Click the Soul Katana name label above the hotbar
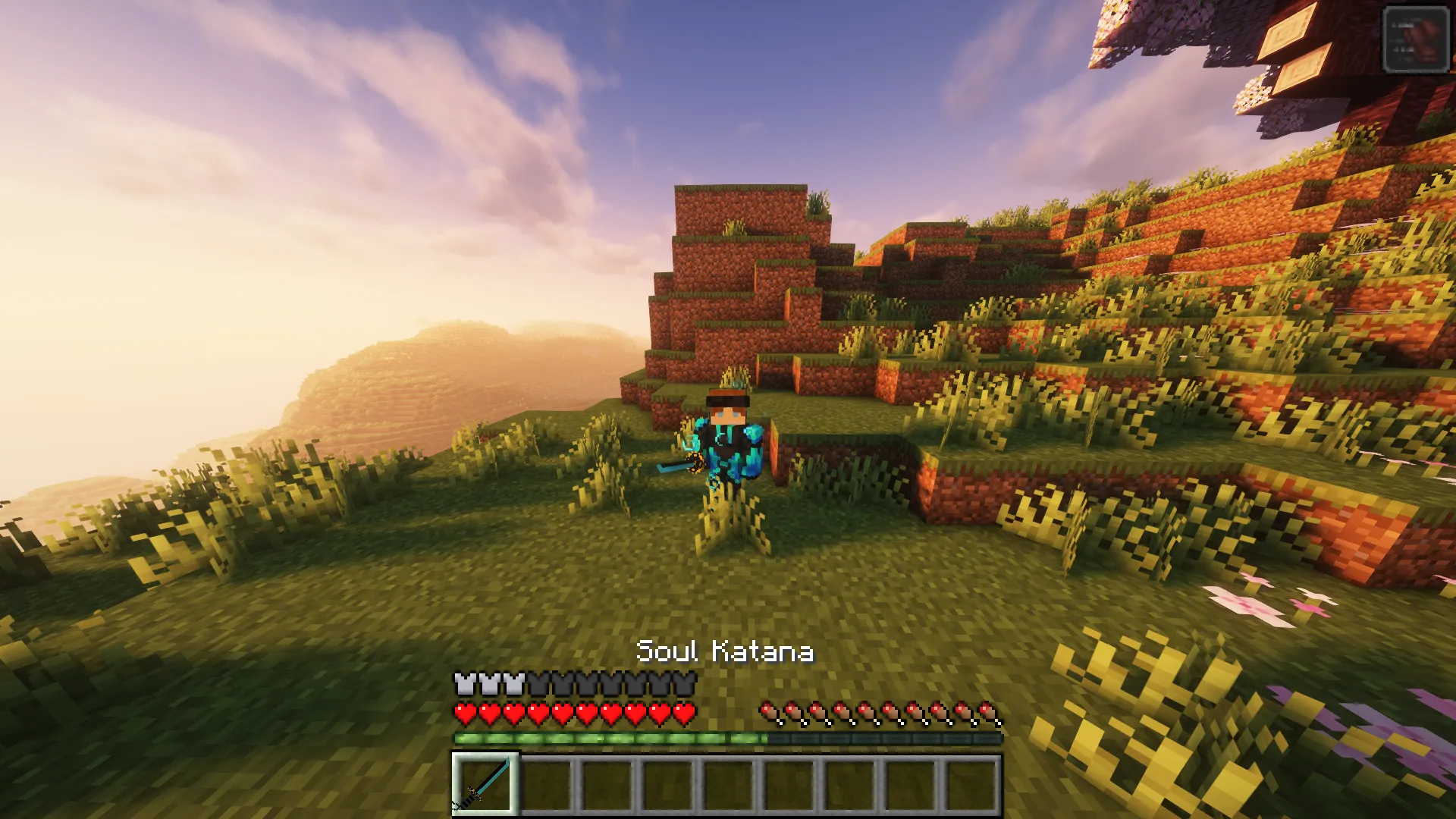1456x819 pixels. (728, 651)
